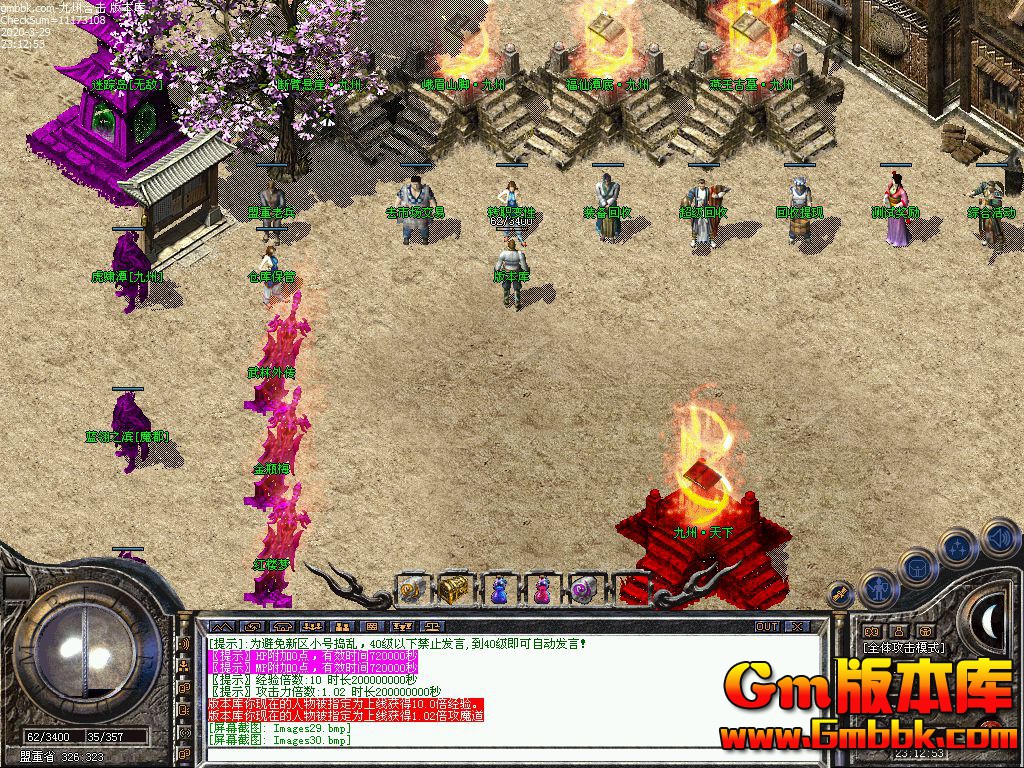
Task: Drink the blue potion in the belt
Action: pyautogui.click(x=498, y=590)
